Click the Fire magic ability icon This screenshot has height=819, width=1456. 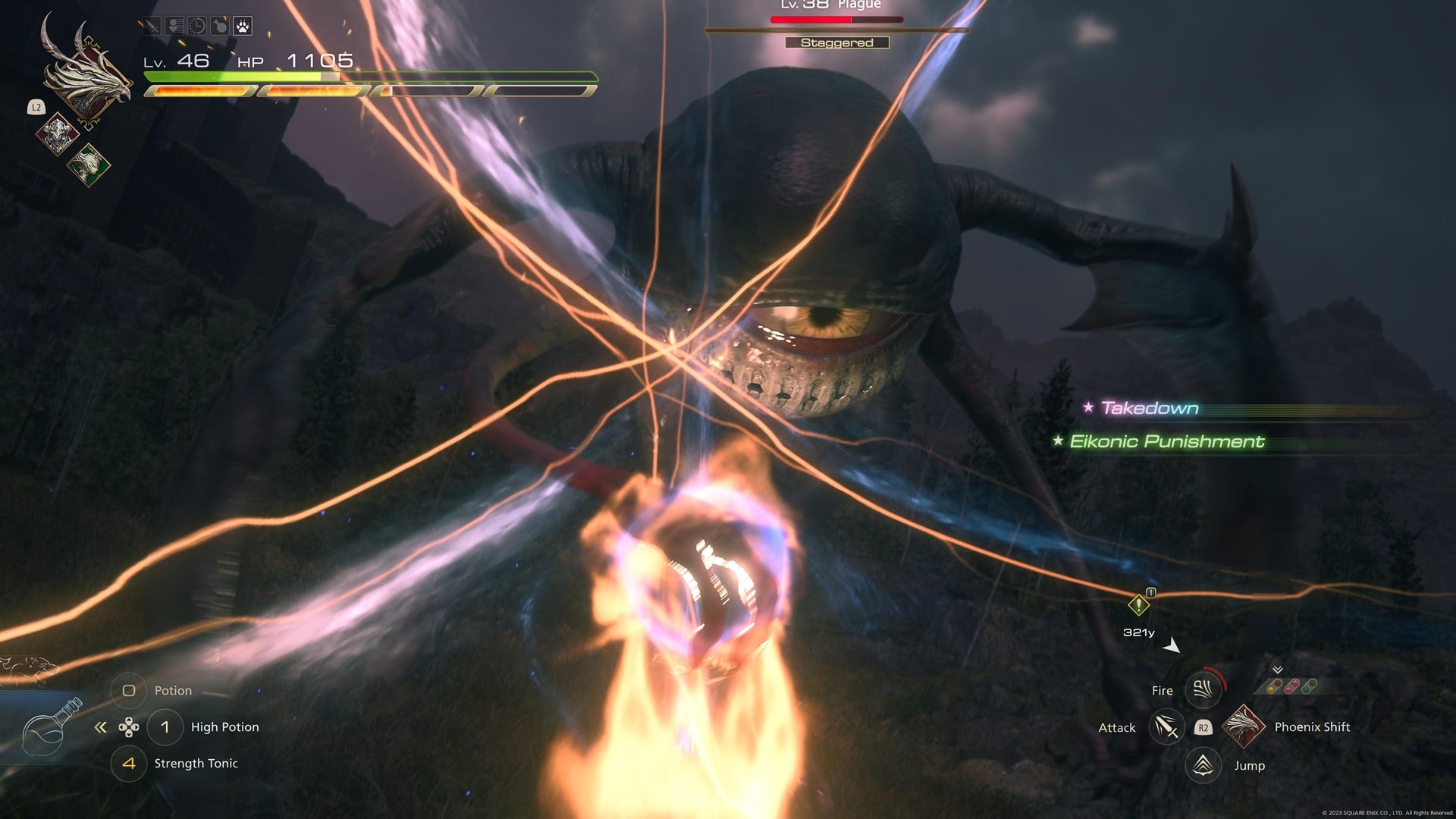[1202, 690]
